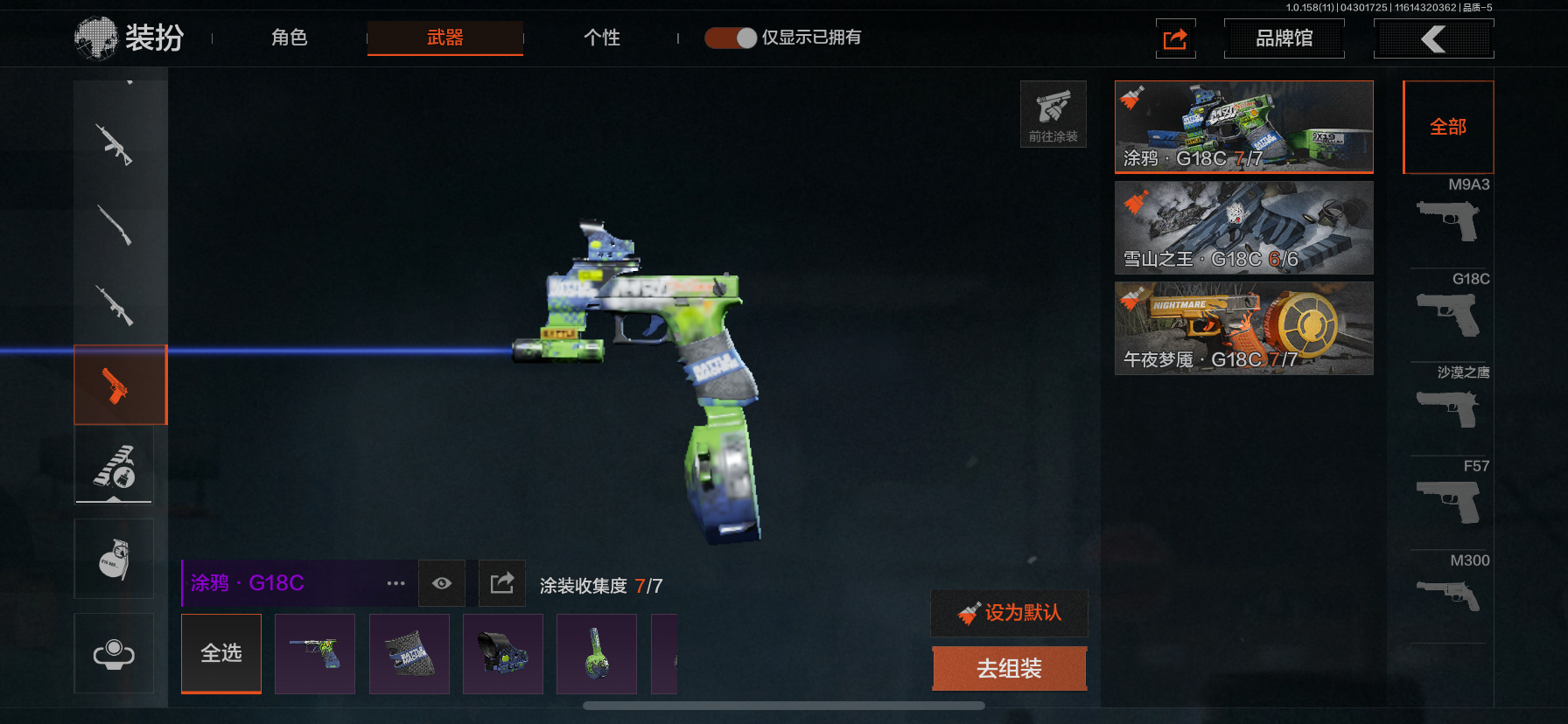Pick the 午夜梦魇 G18C skin

1243,328
